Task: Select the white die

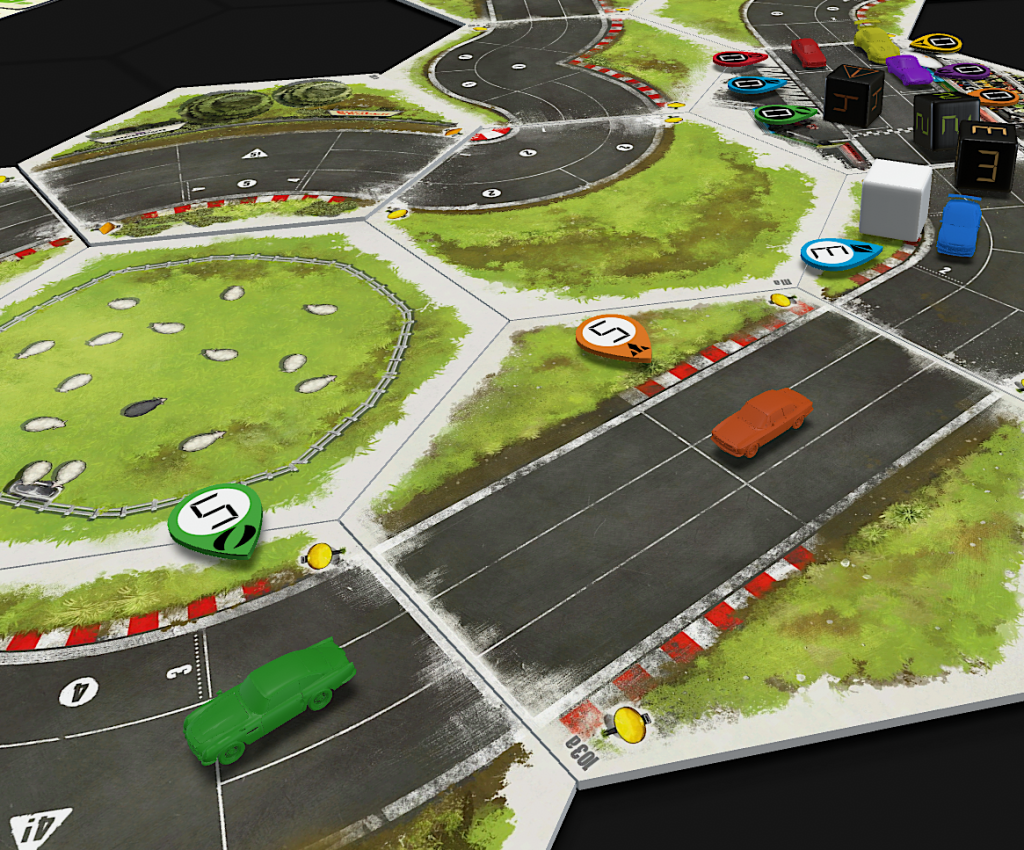Action: [x=896, y=199]
